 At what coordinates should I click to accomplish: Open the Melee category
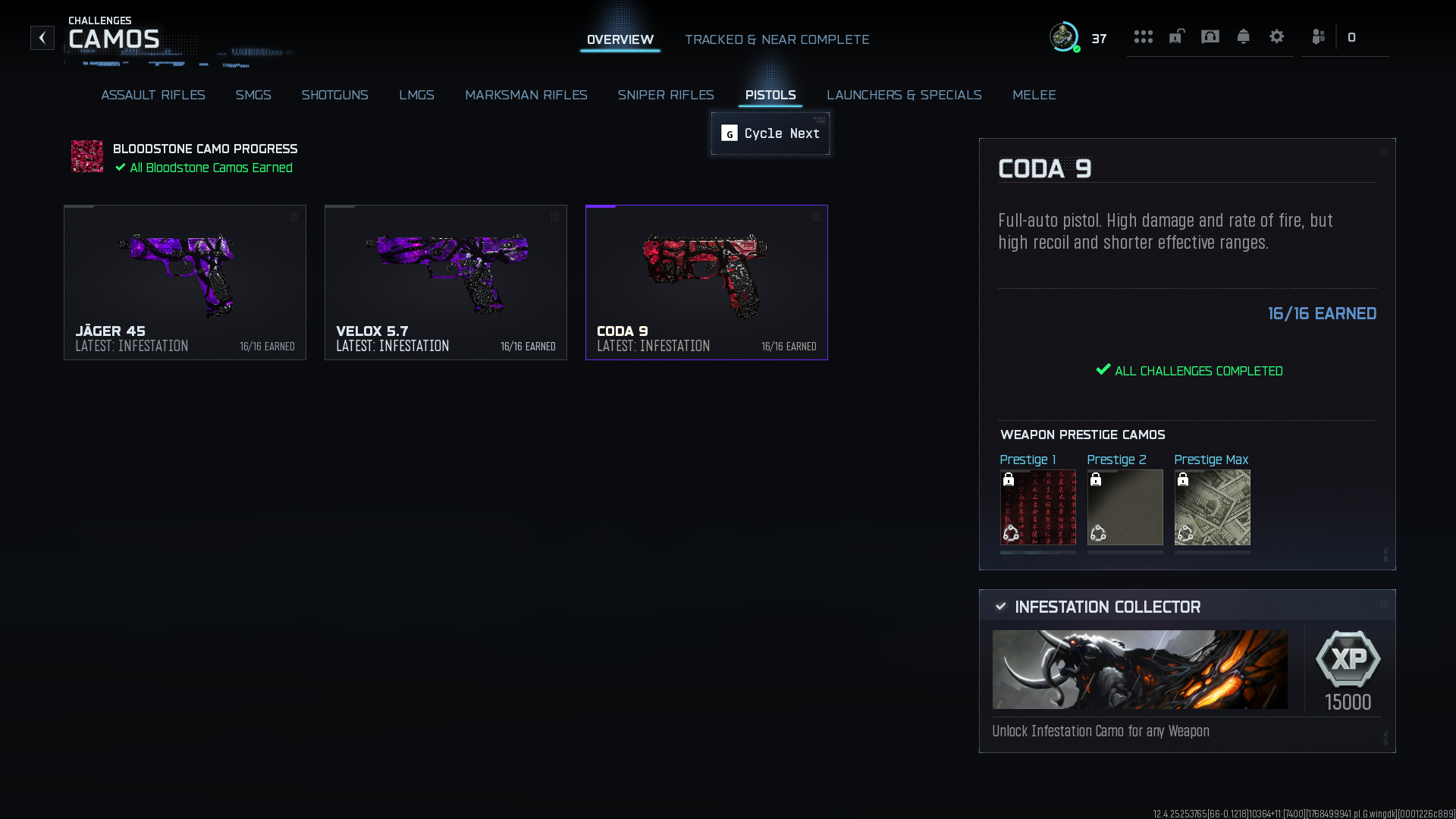(1034, 95)
